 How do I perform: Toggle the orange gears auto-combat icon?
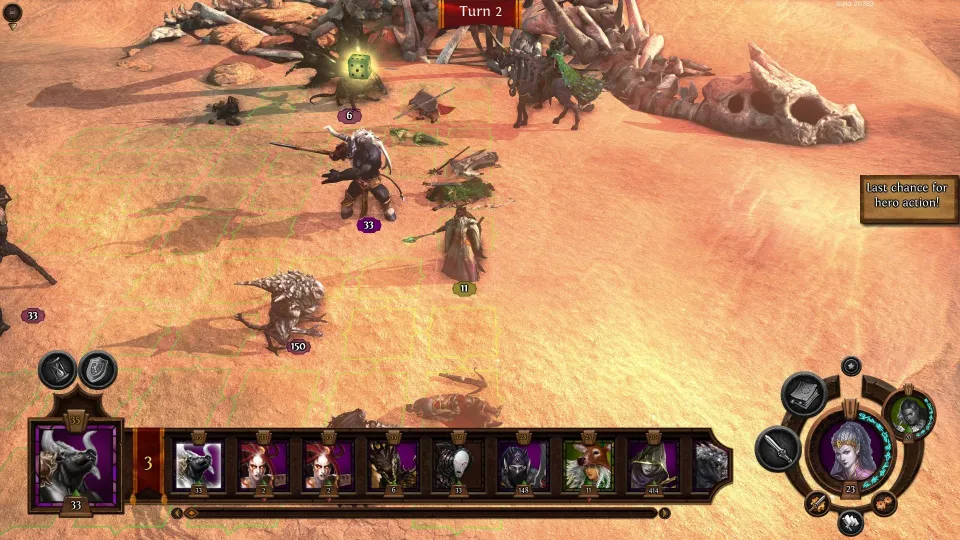point(883,503)
